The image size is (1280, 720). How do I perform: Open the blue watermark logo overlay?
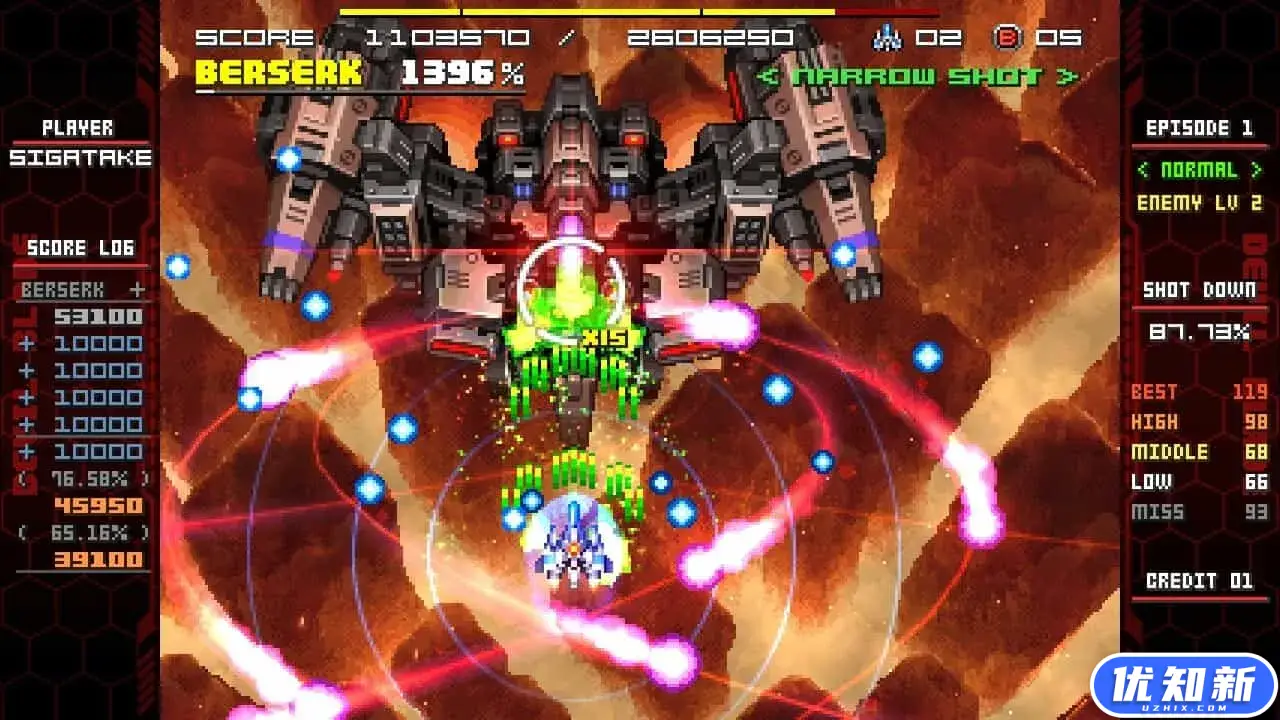click(x=1184, y=687)
